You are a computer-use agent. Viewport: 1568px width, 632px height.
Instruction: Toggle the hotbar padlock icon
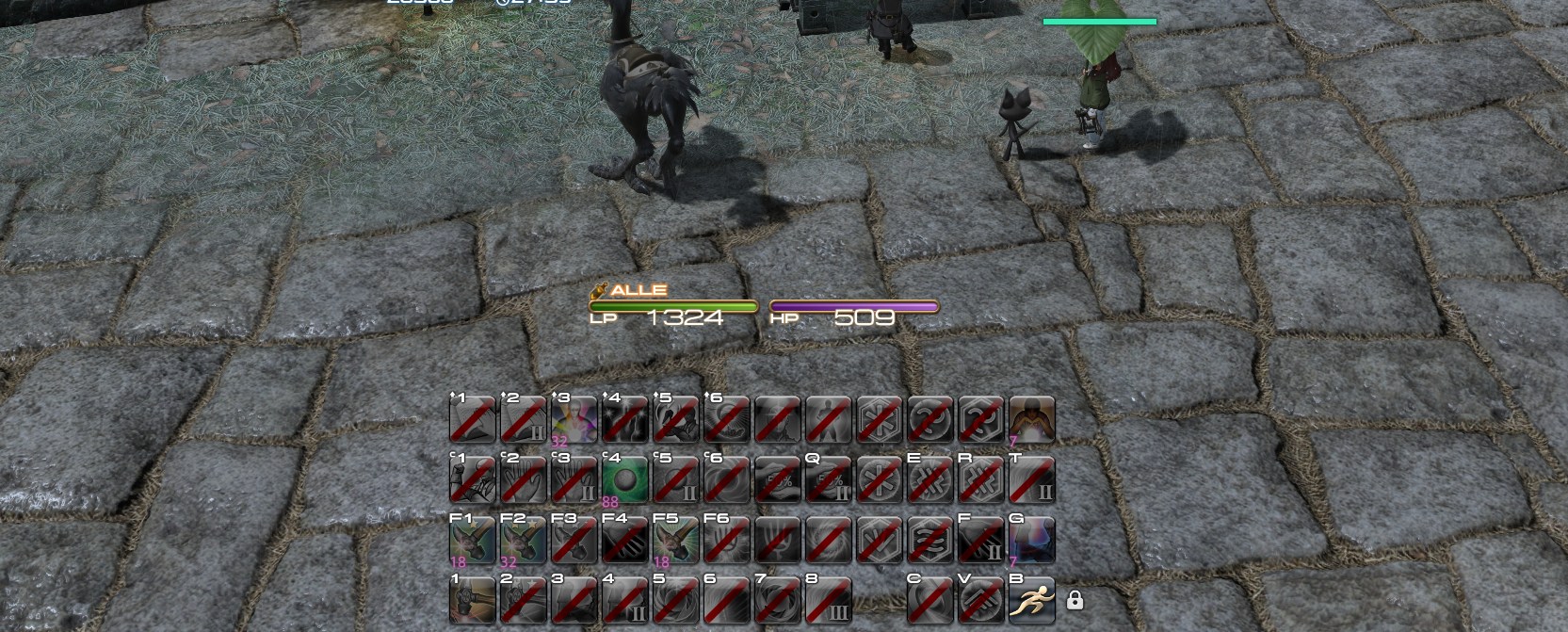(1075, 600)
